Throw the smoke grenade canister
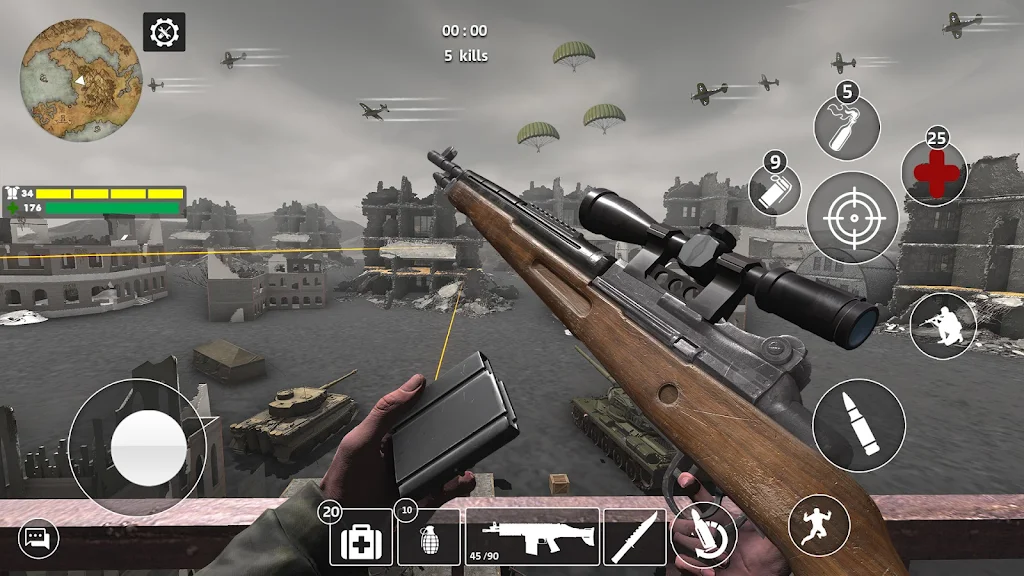Screen dimensions: 1024x576 tap(775, 189)
